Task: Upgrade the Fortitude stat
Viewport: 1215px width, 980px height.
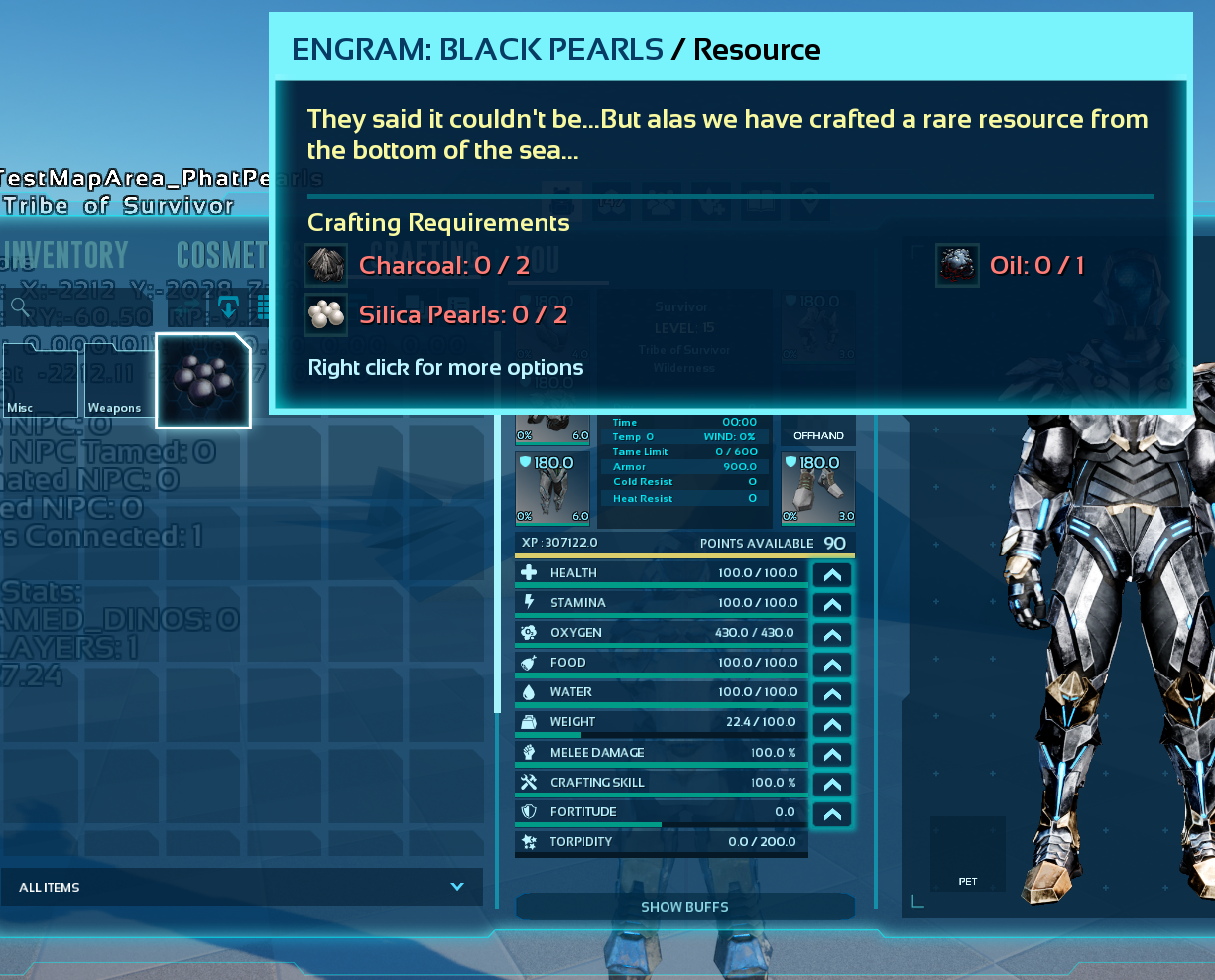Action: (832, 814)
